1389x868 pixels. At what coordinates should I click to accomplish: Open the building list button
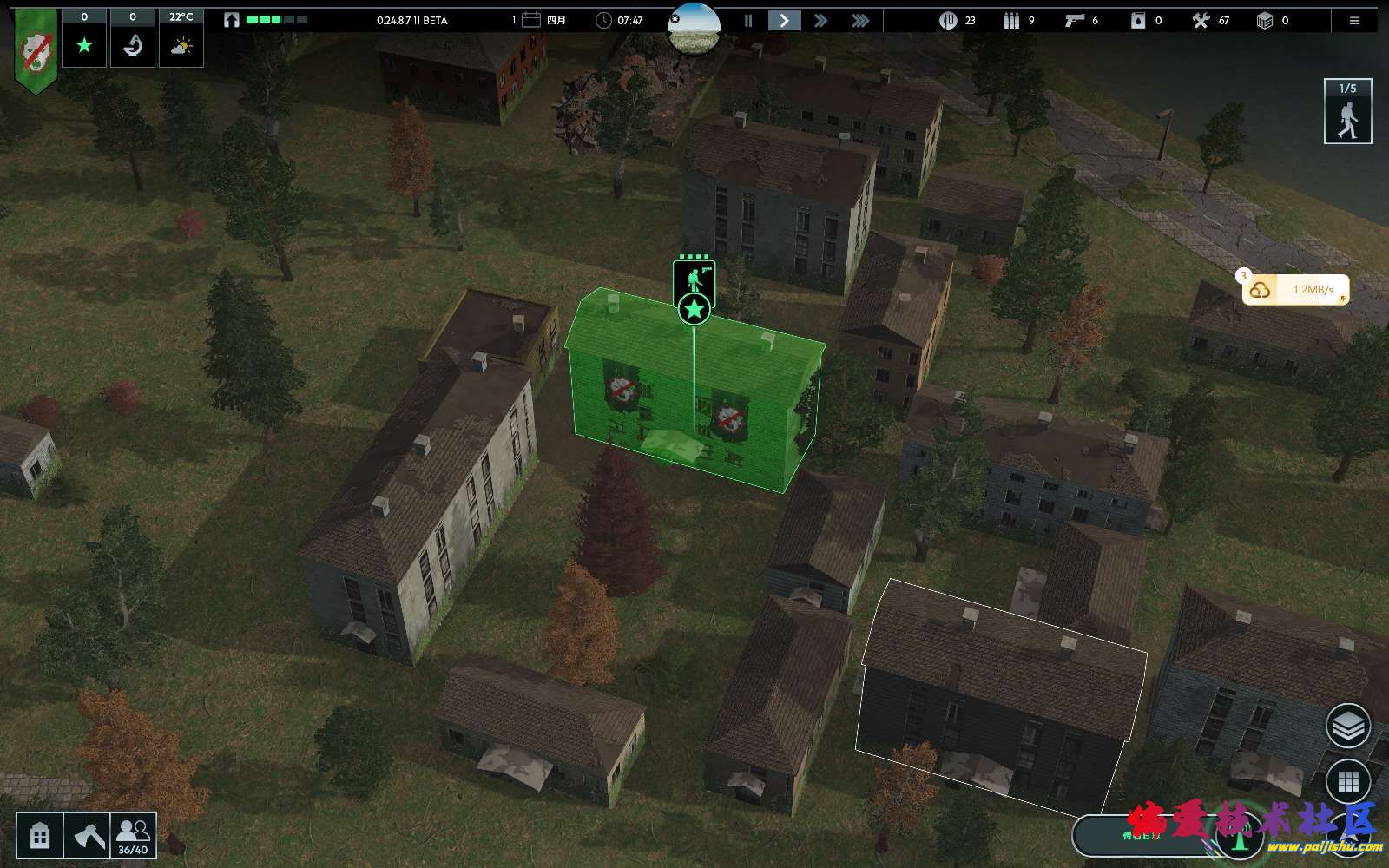(40, 836)
